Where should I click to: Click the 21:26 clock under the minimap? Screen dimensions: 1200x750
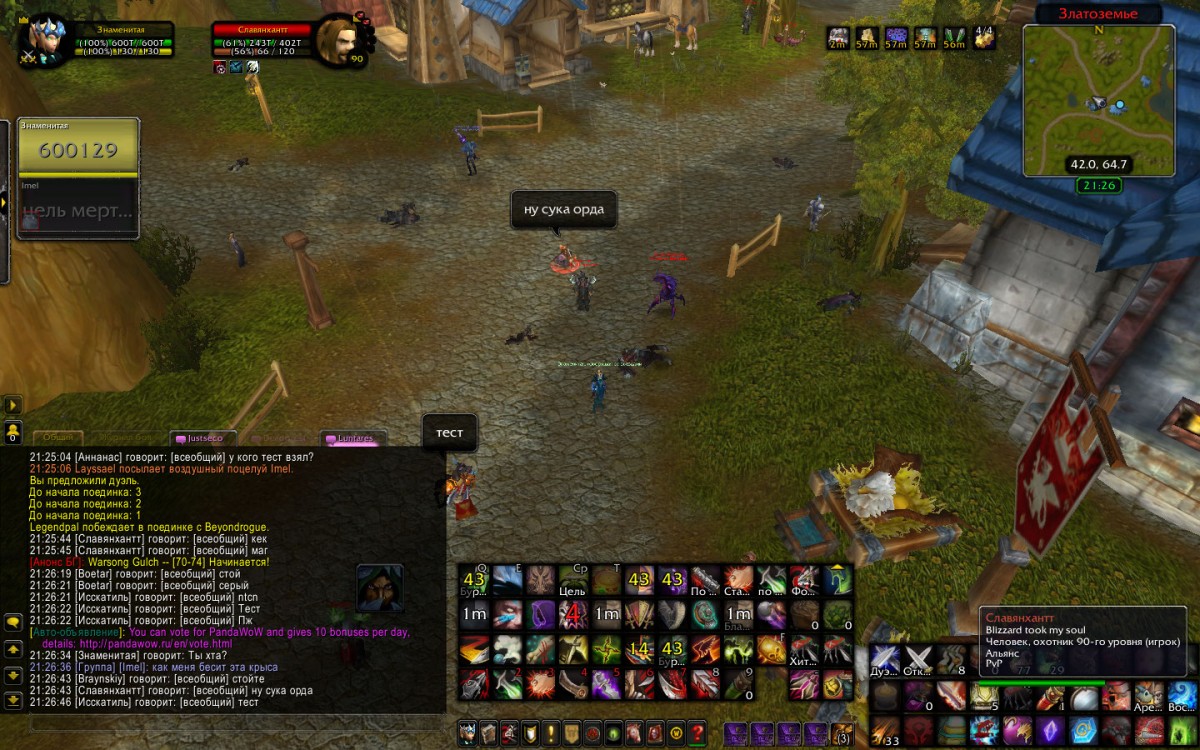[1098, 186]
